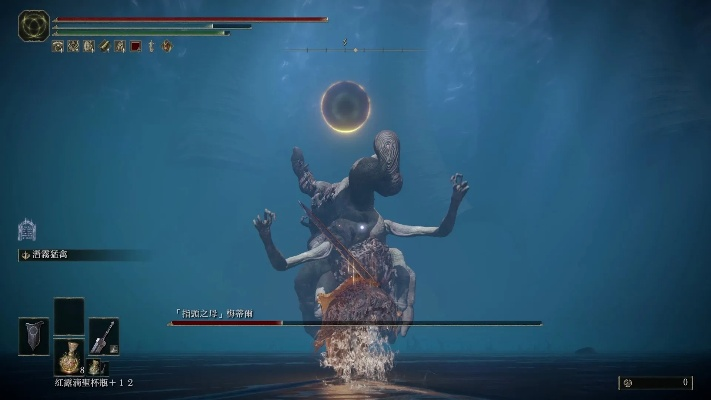Click the golden circular emblem beside the health bar

(34, 25)
